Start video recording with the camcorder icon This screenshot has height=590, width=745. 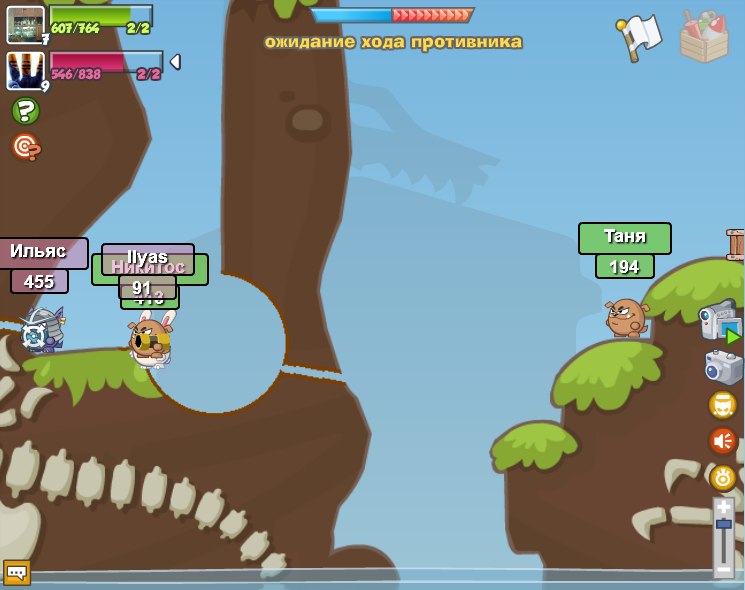[720, 322]
